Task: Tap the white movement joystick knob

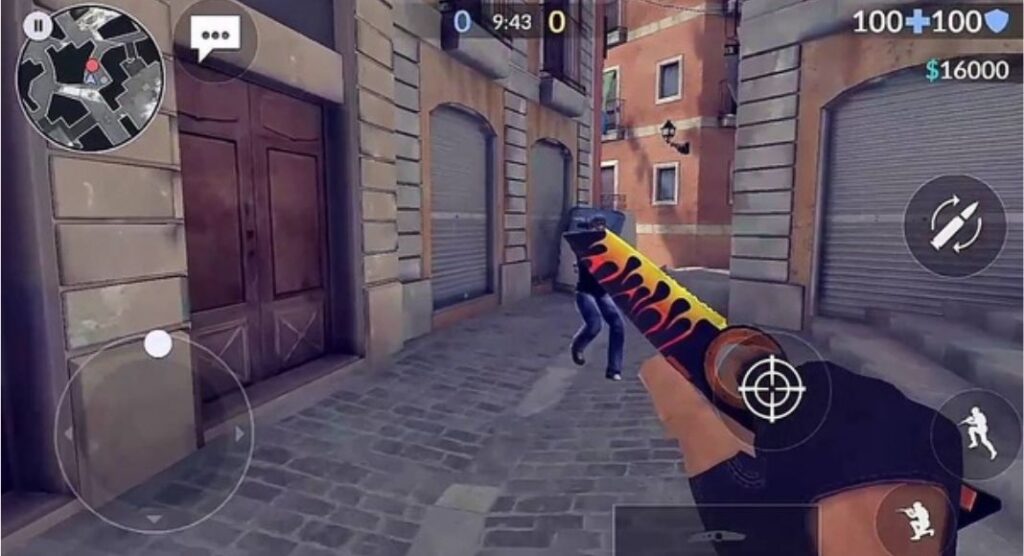Action: [x=158, y=344]
